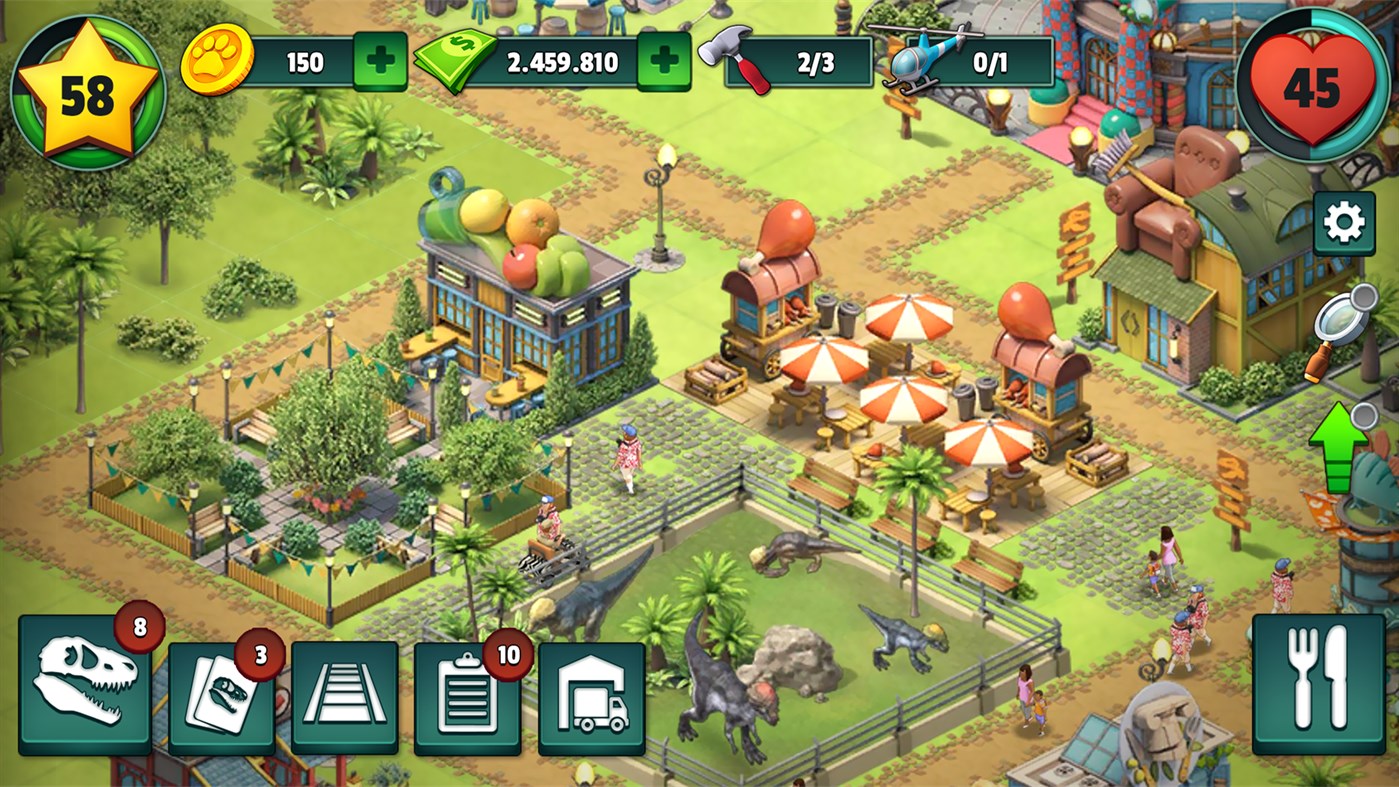Select the dinosaur card packs icon
The image size is (1399, 787).
point(224,697)
